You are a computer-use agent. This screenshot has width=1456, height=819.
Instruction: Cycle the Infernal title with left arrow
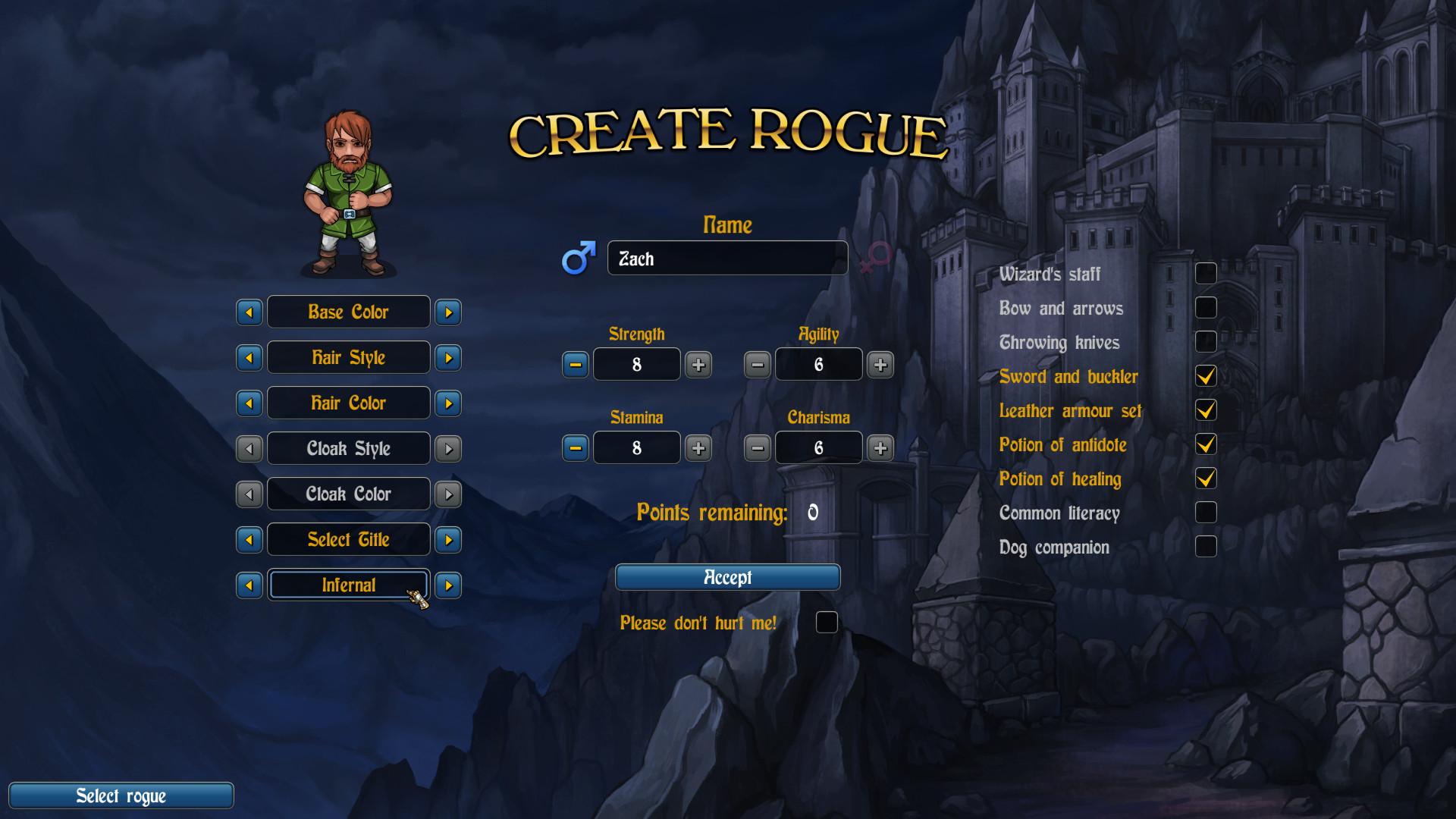coord(249,585)
